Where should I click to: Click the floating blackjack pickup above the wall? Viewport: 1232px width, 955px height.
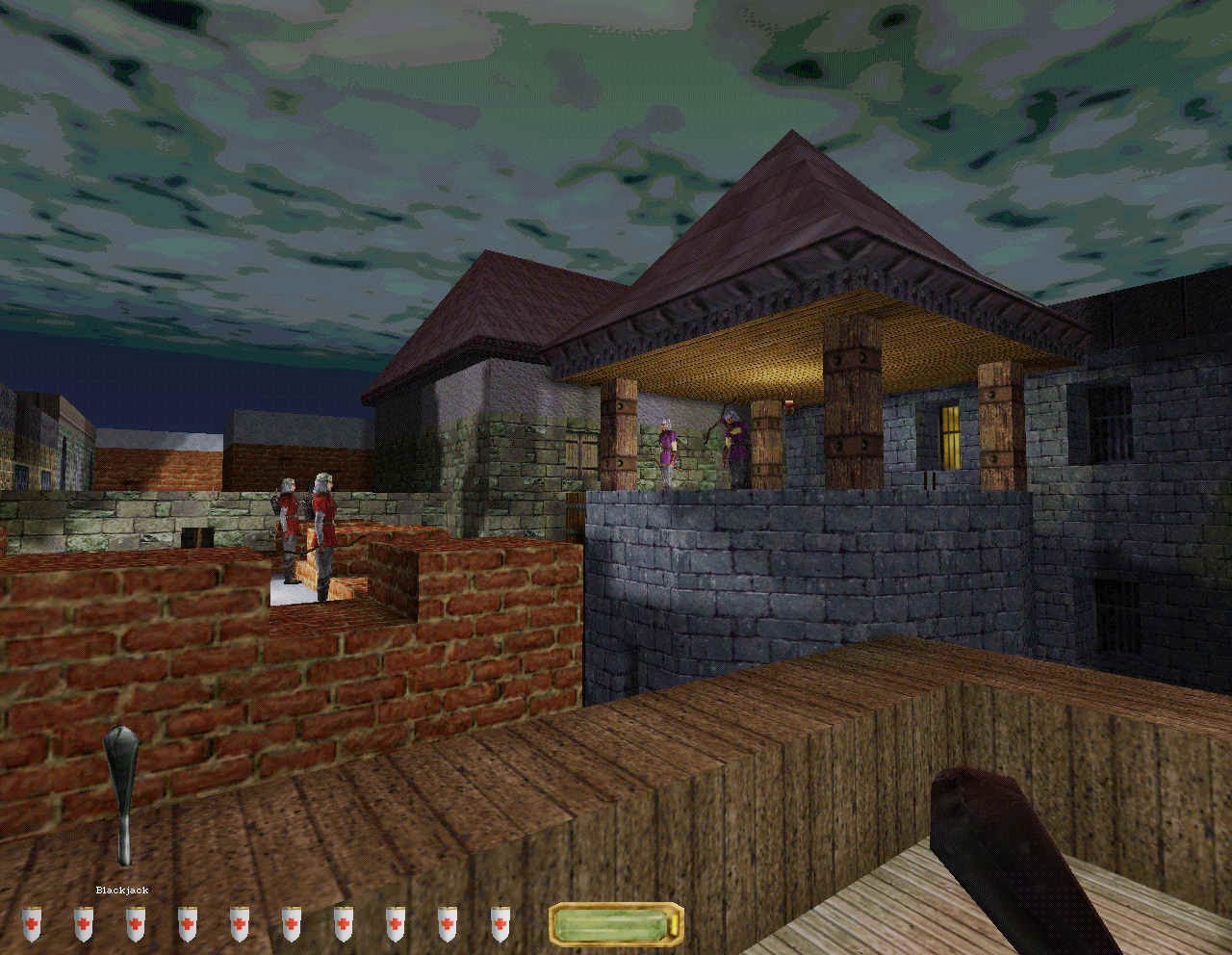[x=120, y=789]
